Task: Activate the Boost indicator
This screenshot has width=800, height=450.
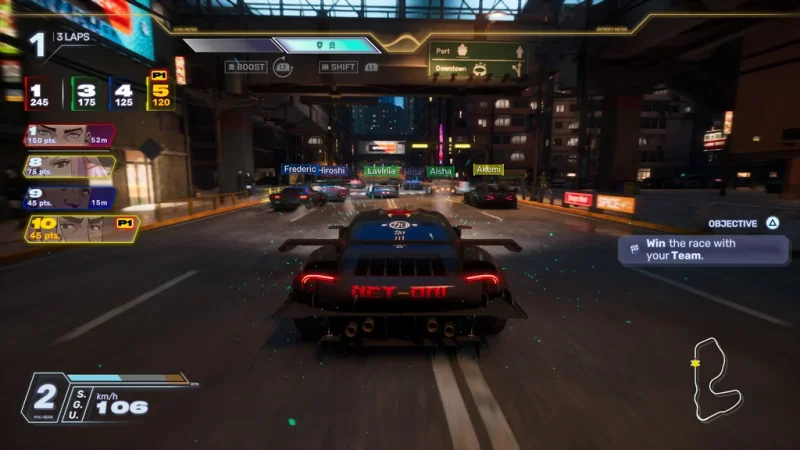Action: (246, 67)
